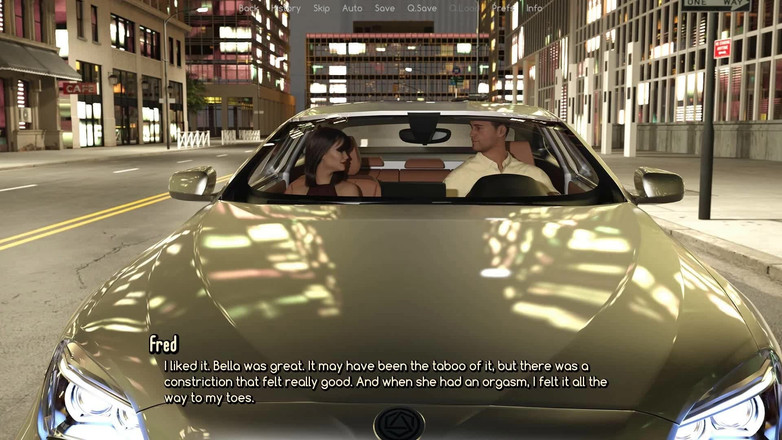The image size is (782, 440).
Task: Show the Info screen
Action: (534, 8)
